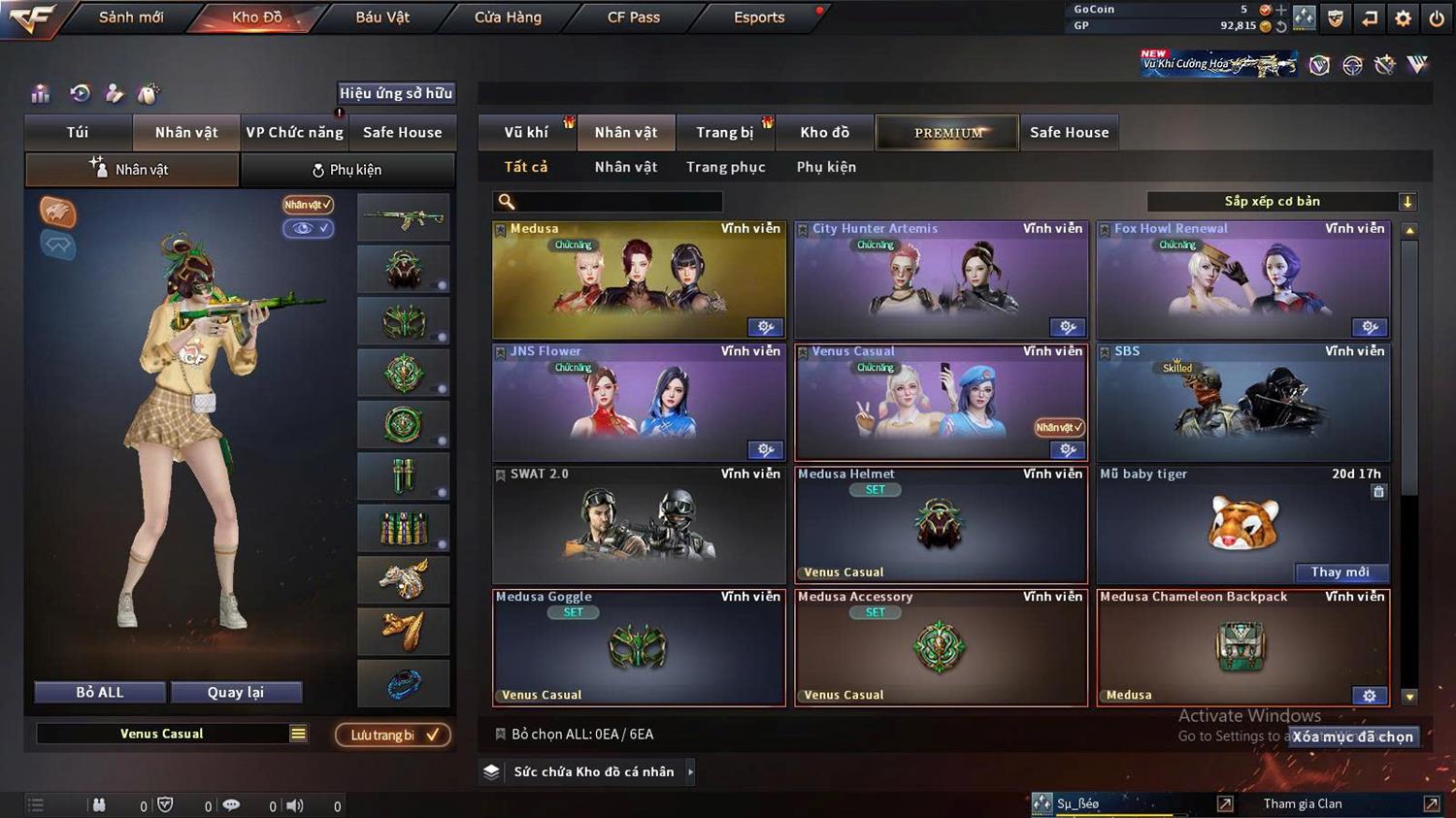Open the Trang bị tab
The width and height of the screenshot is (1456, 818).
[x=724, y=133]
